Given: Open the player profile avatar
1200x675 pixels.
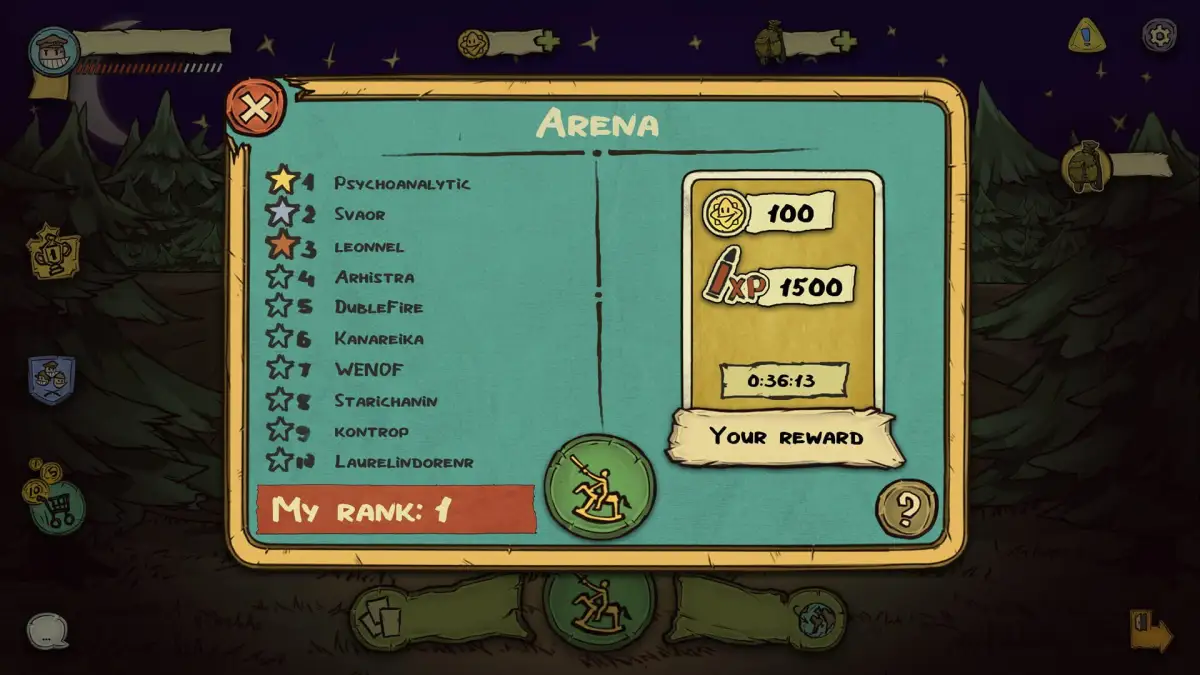Looking at the screenshot, I should tap(53, 52).
